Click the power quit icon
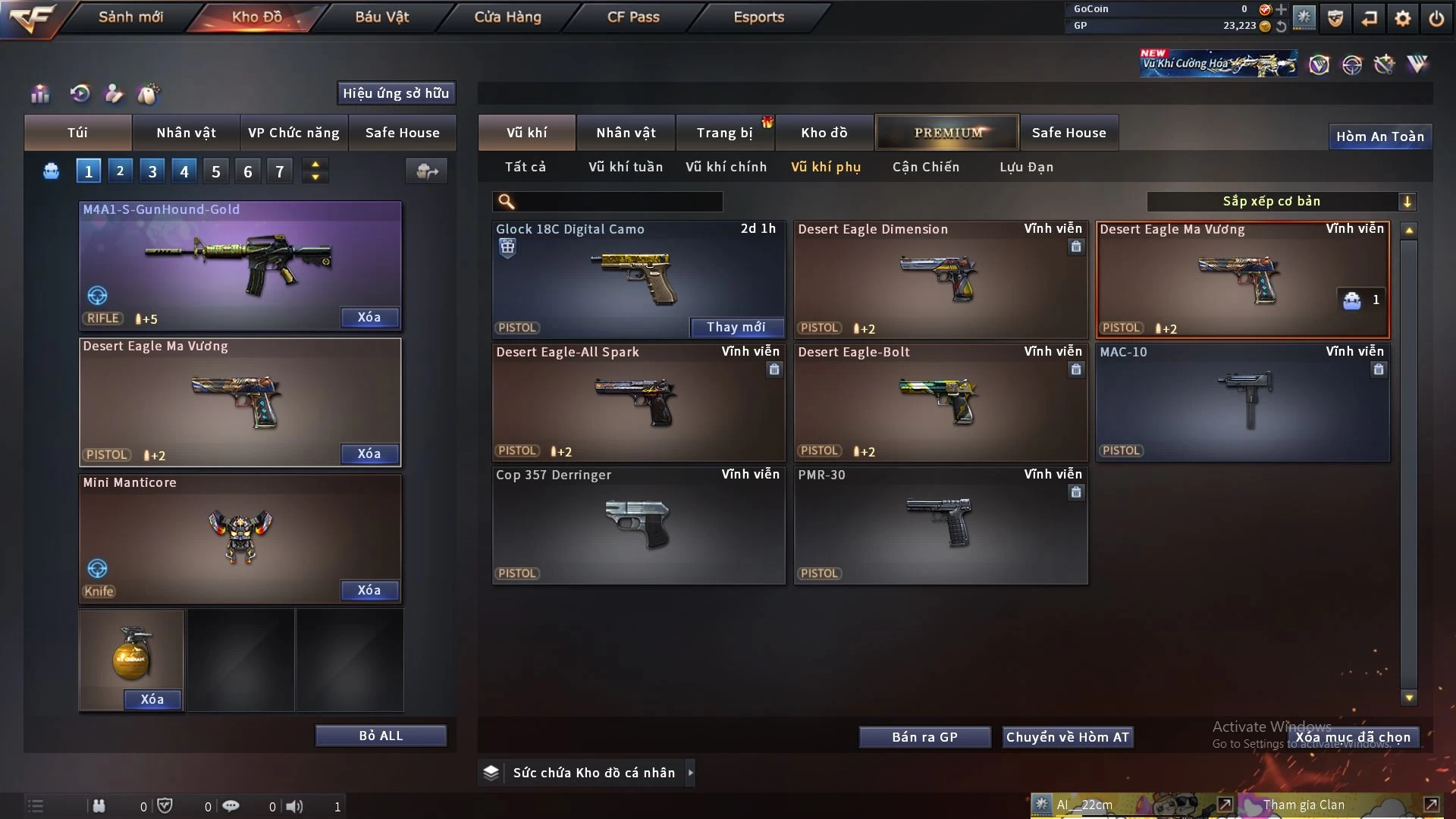 pyautogui.click(x=1436, y=18)
